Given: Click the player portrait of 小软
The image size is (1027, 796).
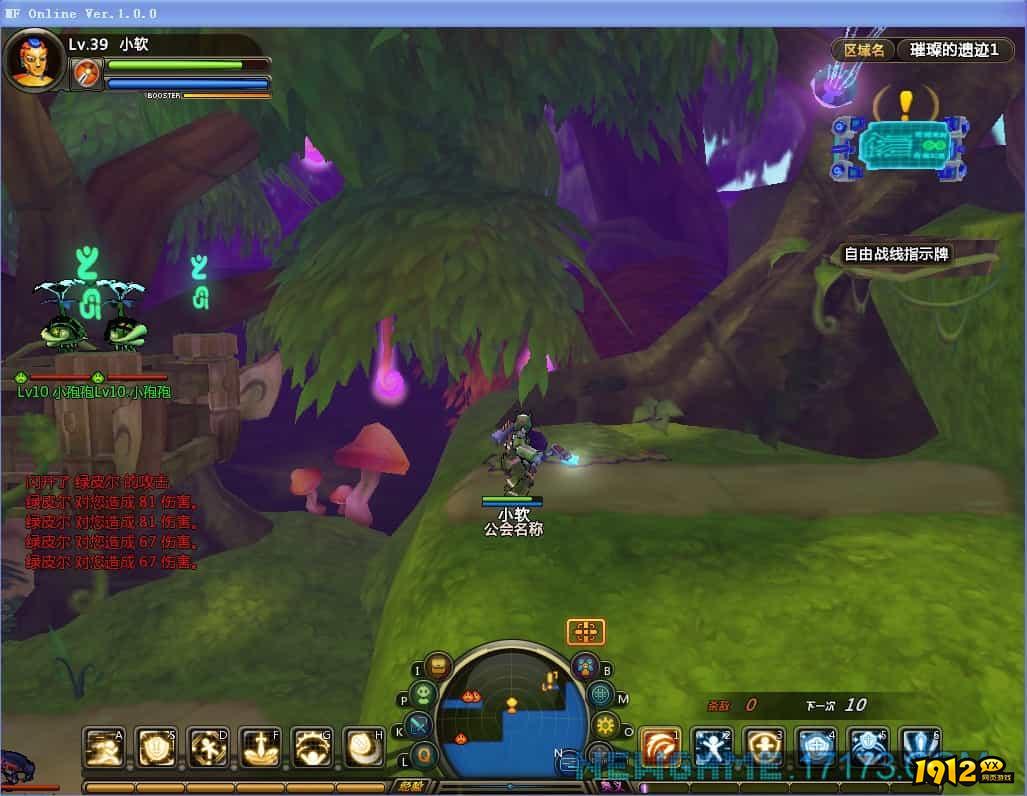Looking at the screenshot, I should pyautogui.click(x=33, y=60).
